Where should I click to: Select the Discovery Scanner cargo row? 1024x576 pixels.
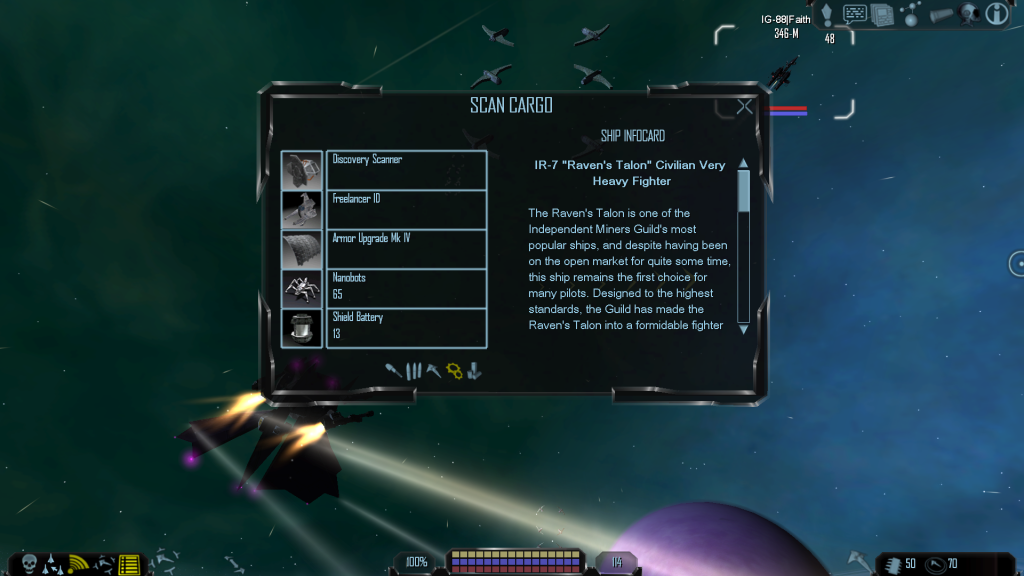pyautogui.click(x=406, y=170)
